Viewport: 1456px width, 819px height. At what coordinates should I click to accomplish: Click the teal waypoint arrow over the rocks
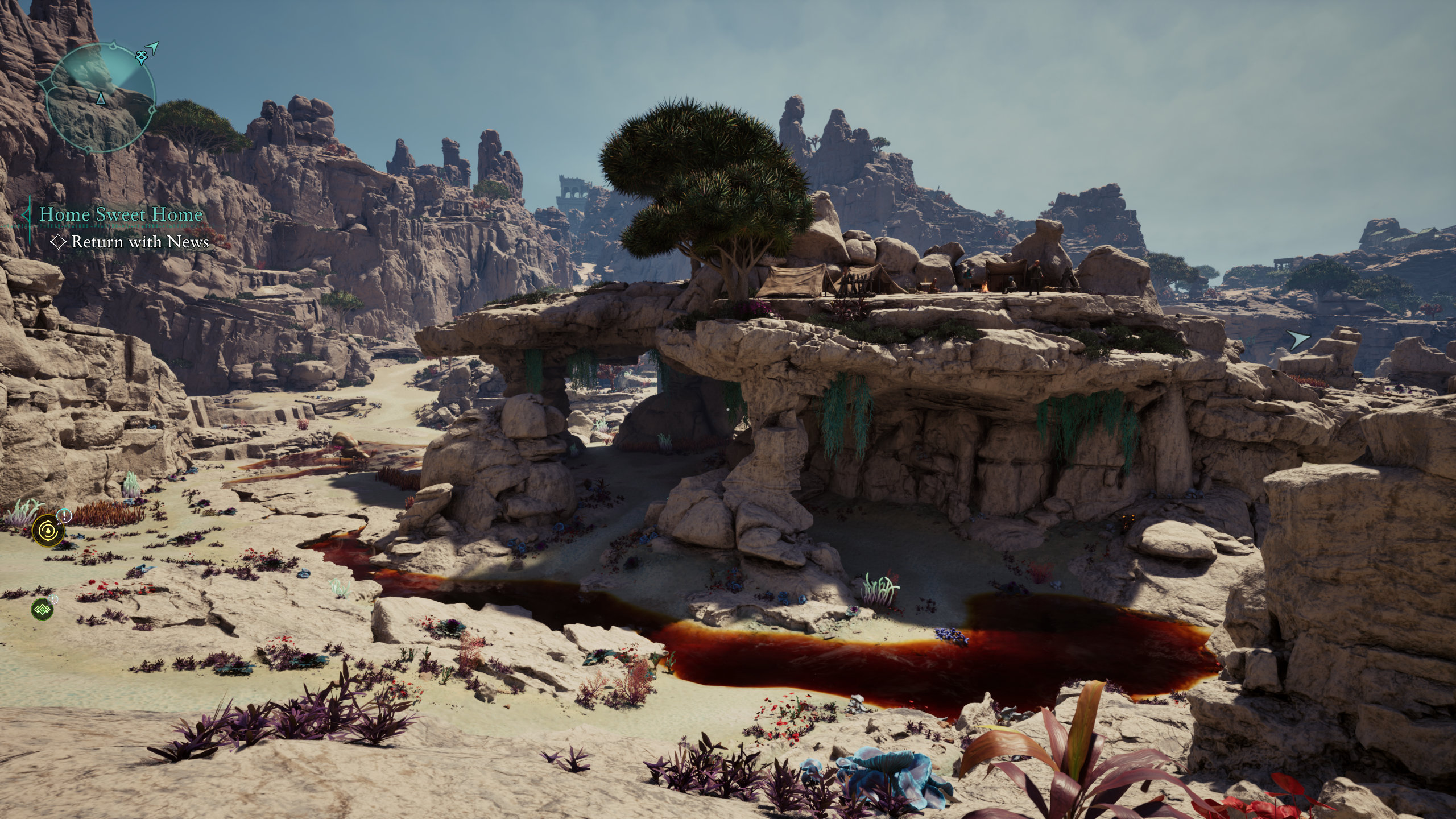pyautogui.click(x=1298, y=340)
